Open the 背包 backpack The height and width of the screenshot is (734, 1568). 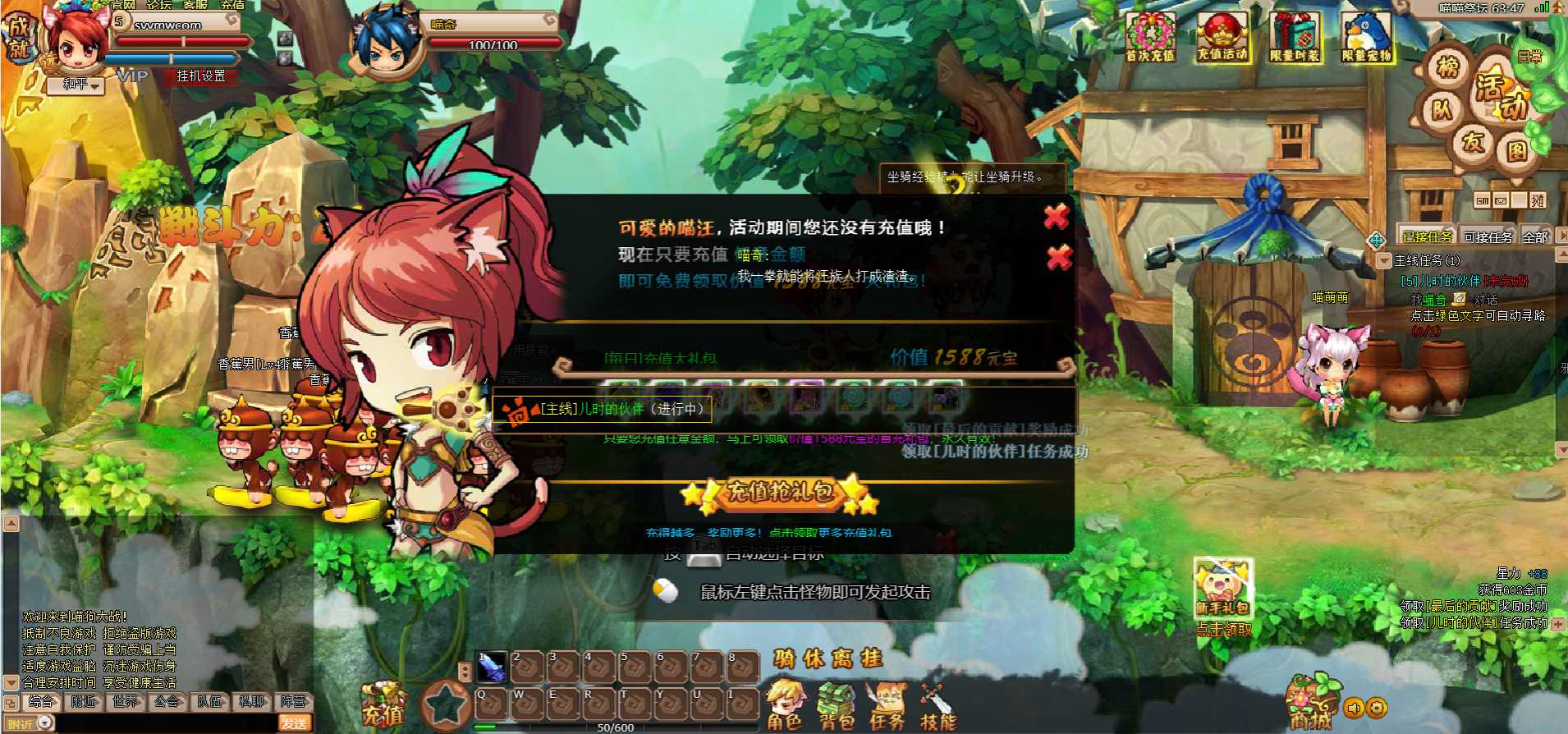837,706
